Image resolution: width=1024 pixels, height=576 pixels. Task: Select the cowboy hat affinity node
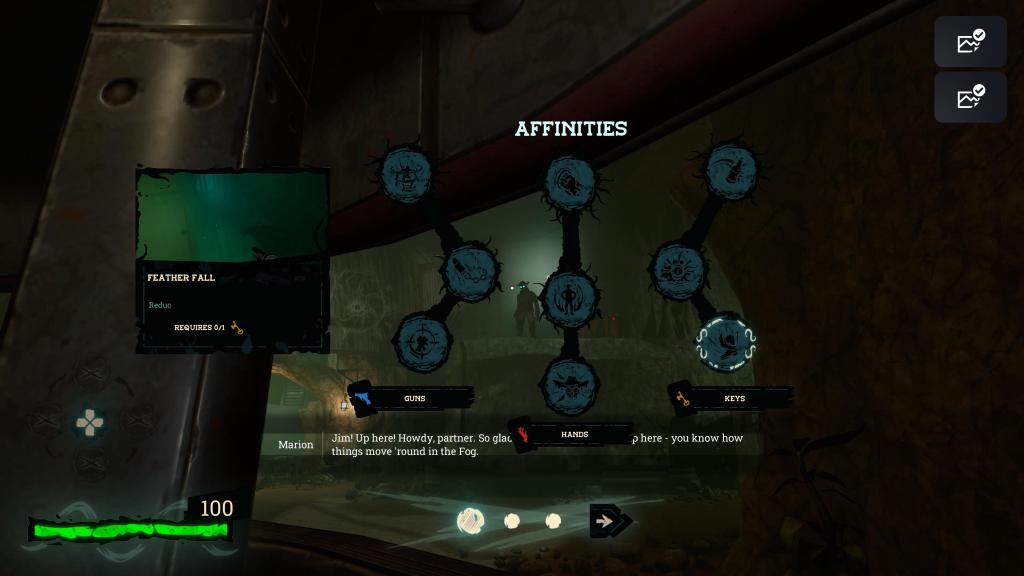click(570, 385)
